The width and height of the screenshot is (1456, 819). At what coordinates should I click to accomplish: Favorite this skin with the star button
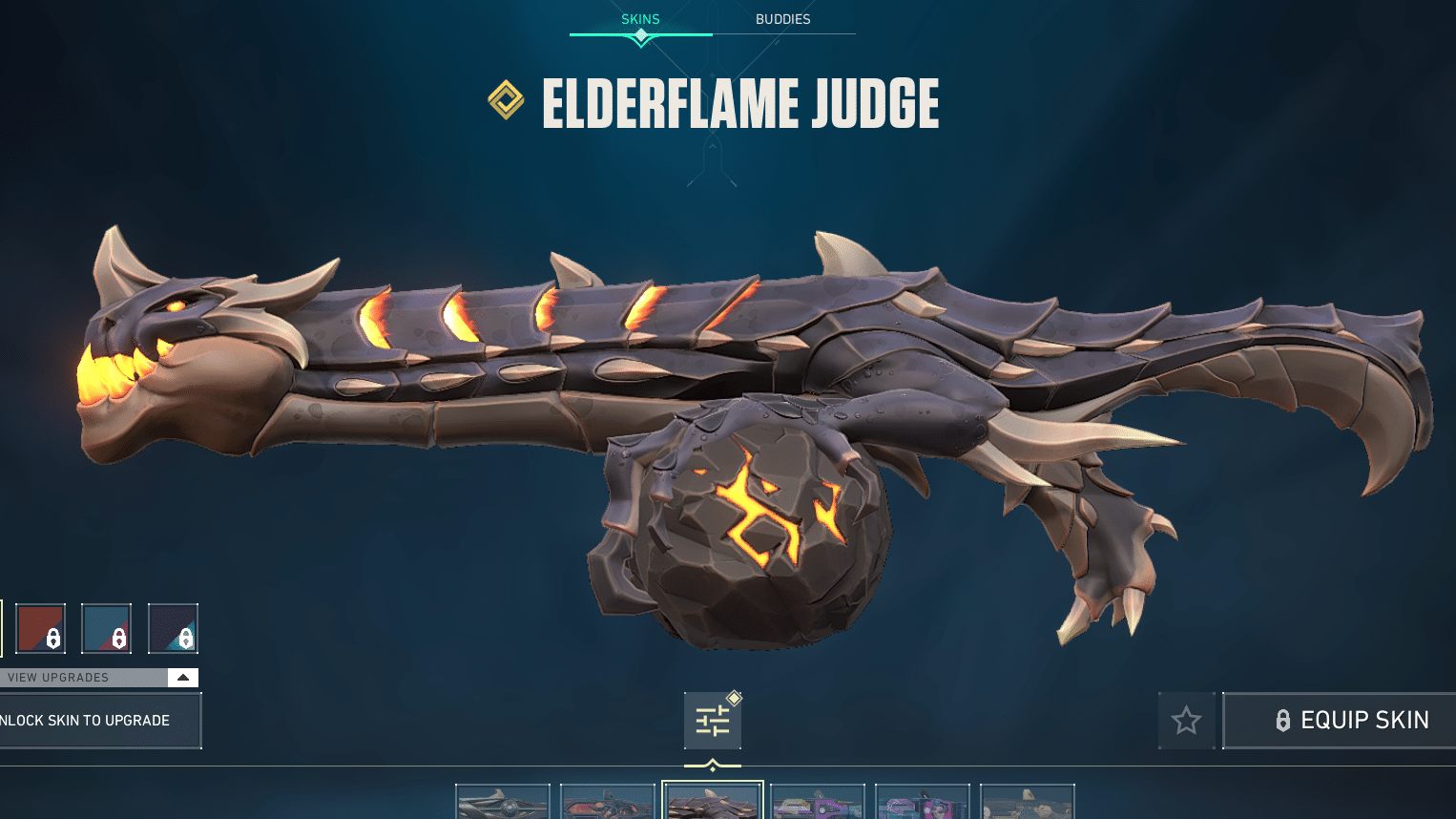[1186, 720]
